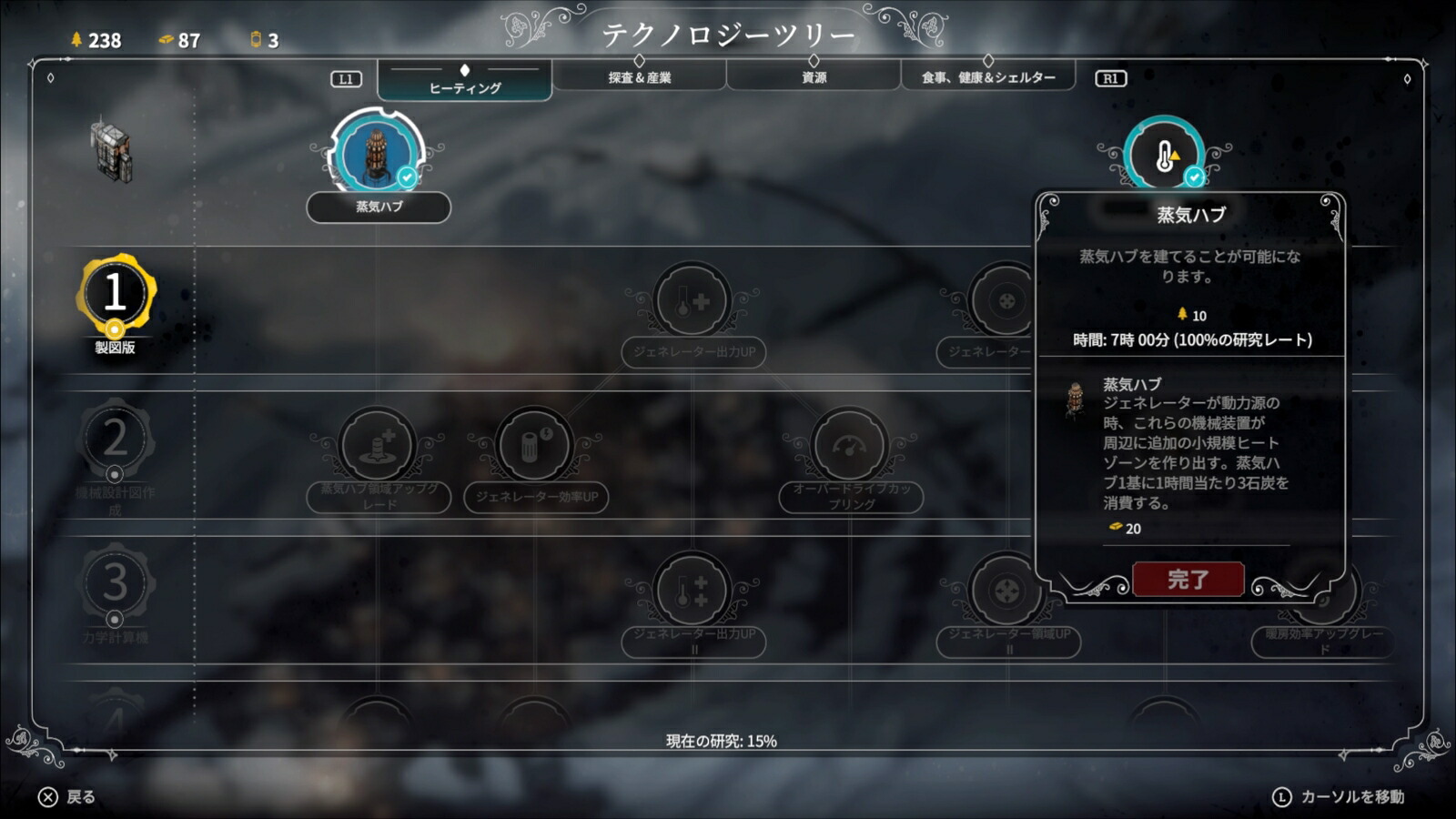Select the 蒸気ハブ (Steam Hub) technology icon

coord(378,155)
